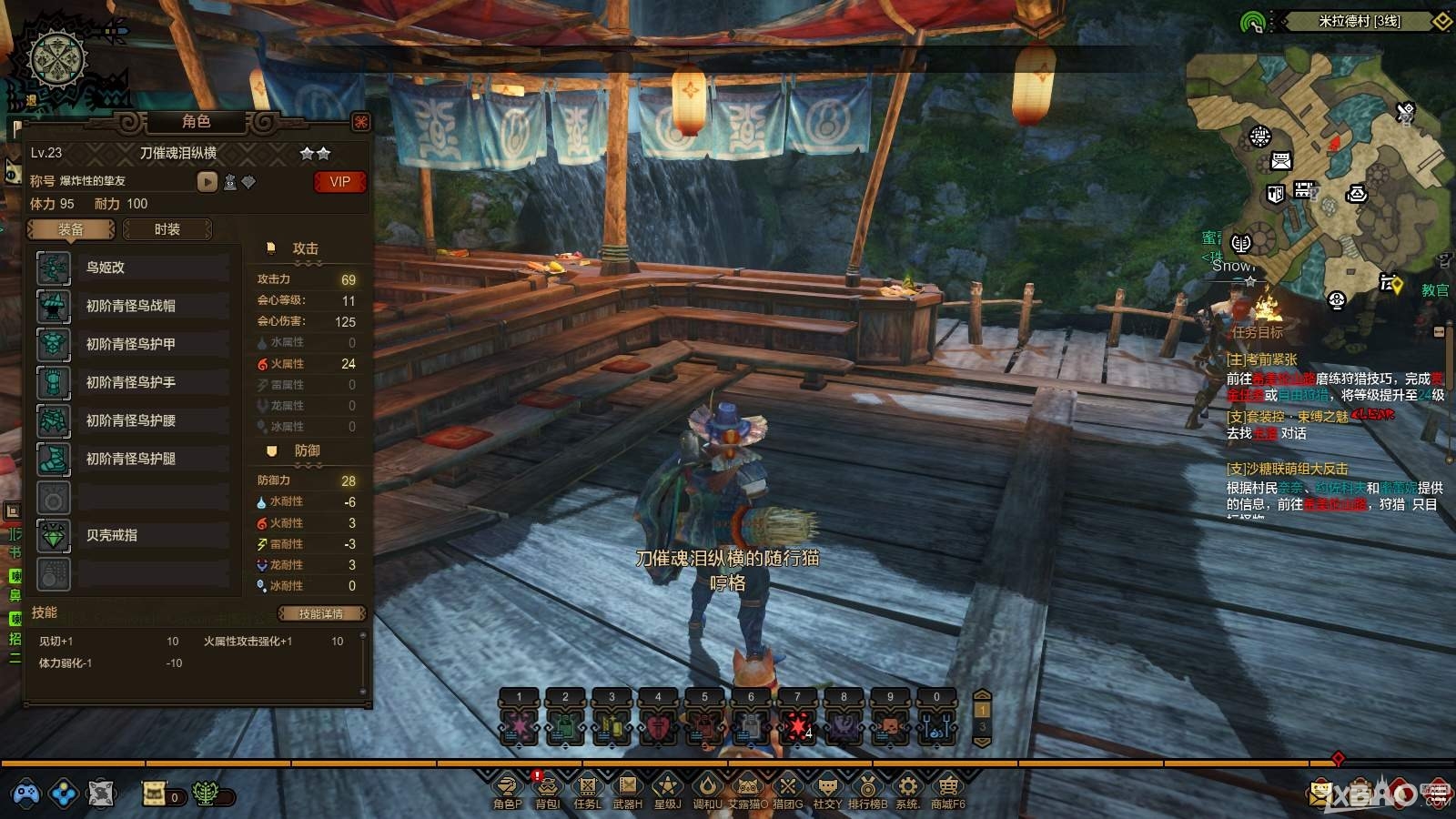Select the 初阶青怪鸟护腿 leg armor slot

point(132,459)
